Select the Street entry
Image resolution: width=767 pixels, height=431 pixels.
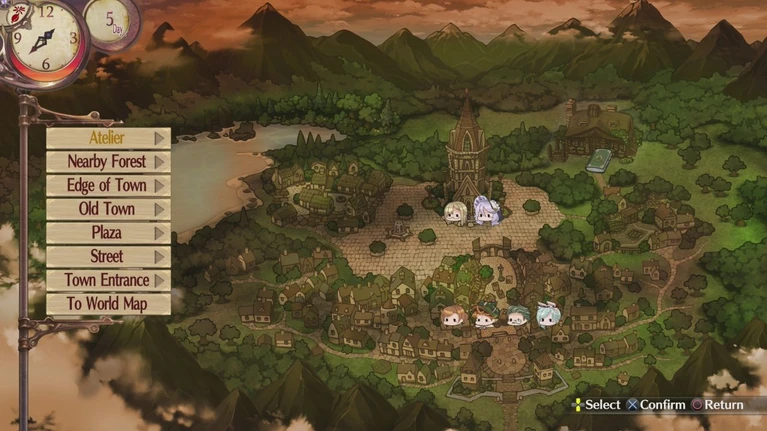click(x=107, y=257)
